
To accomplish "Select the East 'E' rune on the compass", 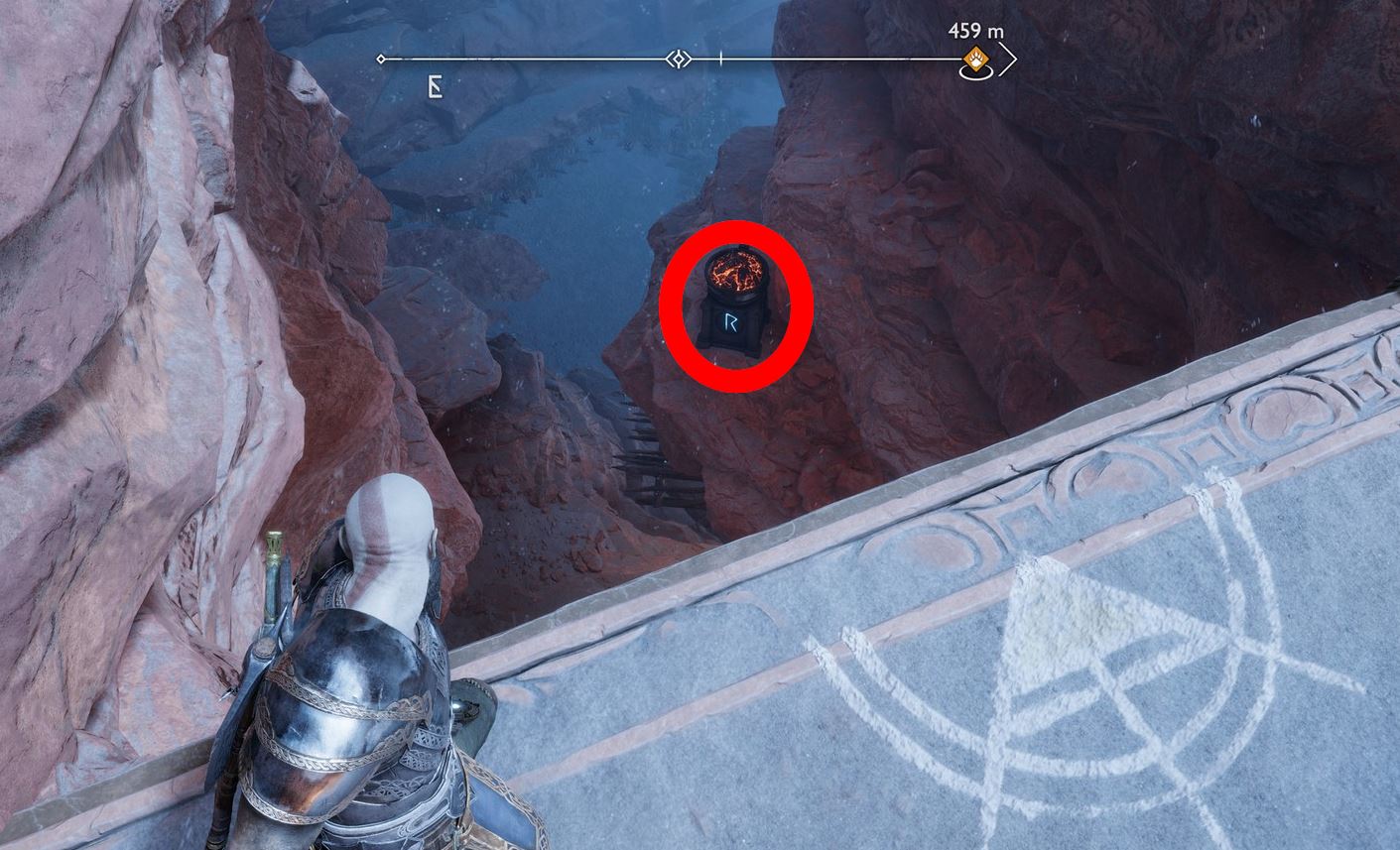I will (436, 87).
